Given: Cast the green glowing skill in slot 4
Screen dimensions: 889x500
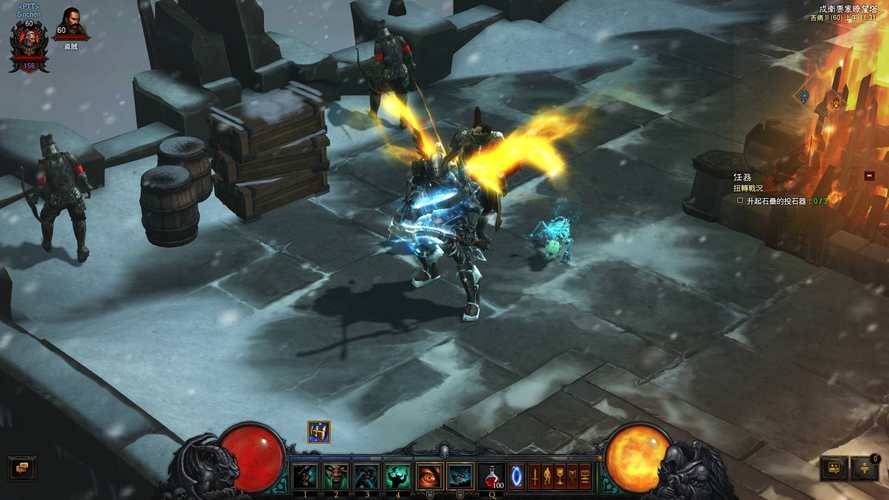Looking at the screenshot, I should pyautogui.click(x=397, y=475).
